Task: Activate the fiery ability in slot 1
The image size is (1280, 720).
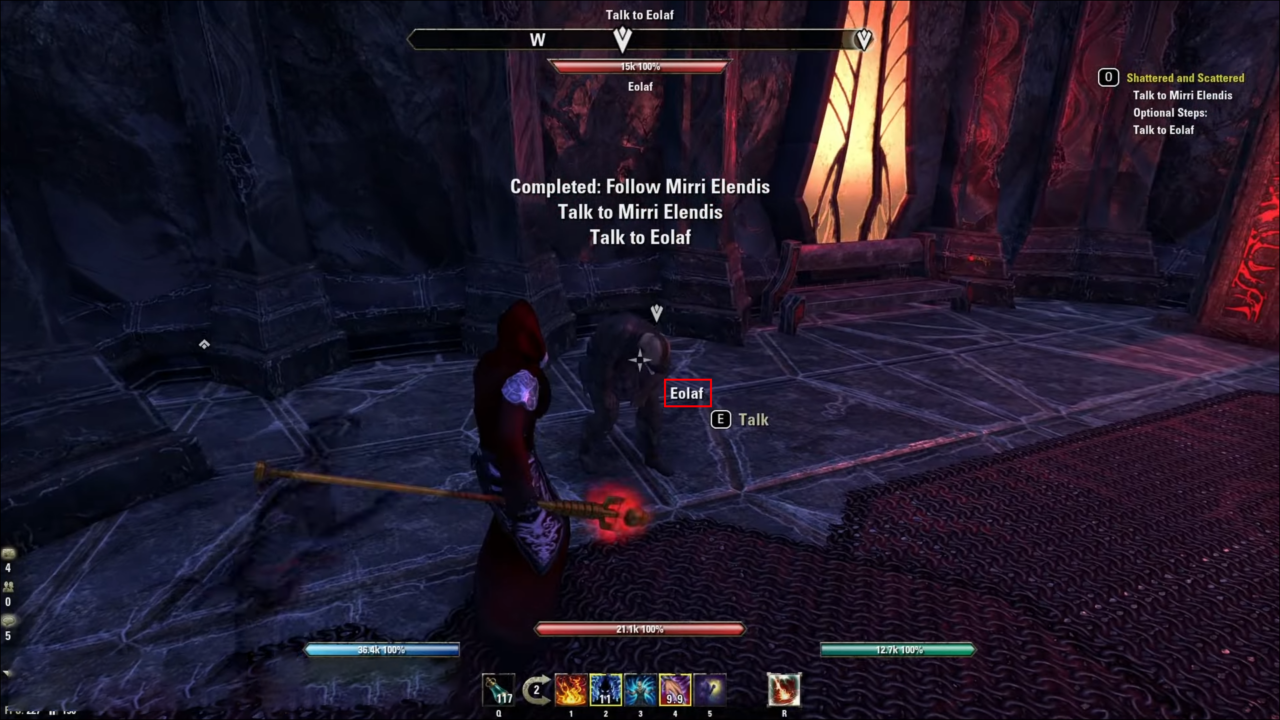Action: point(570,690)
